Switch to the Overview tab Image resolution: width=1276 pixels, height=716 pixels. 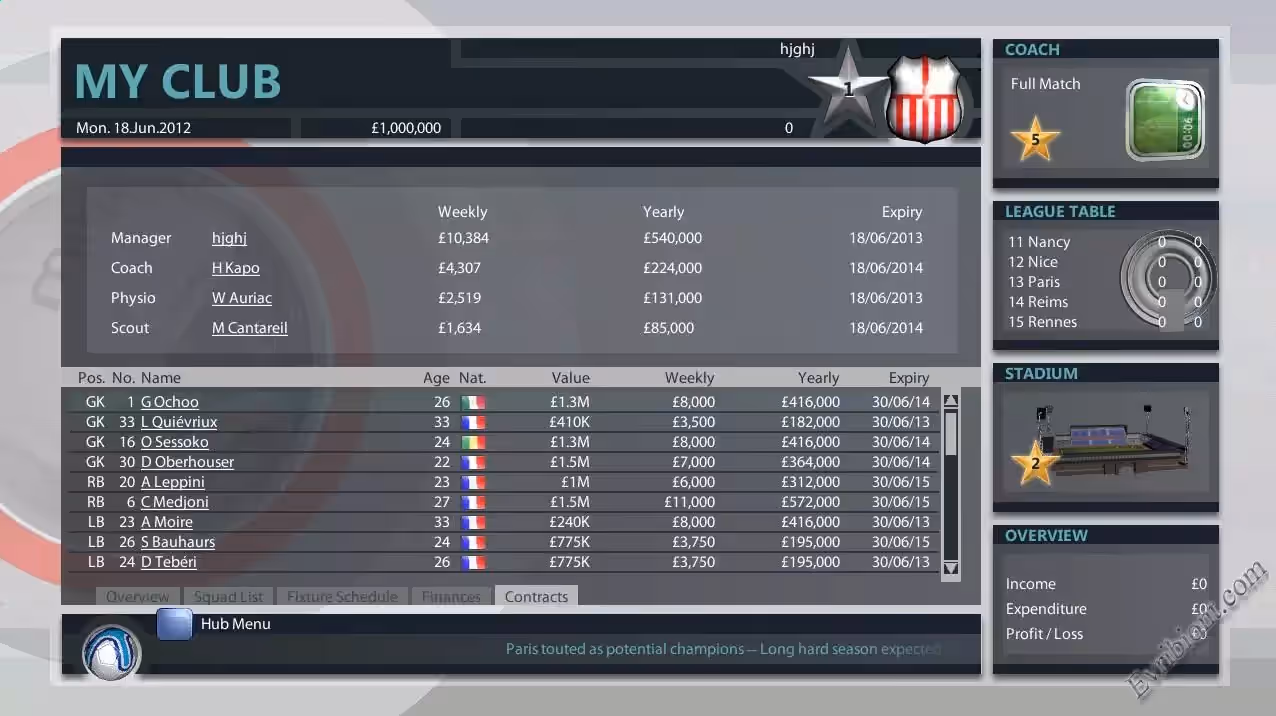[137, 597]
